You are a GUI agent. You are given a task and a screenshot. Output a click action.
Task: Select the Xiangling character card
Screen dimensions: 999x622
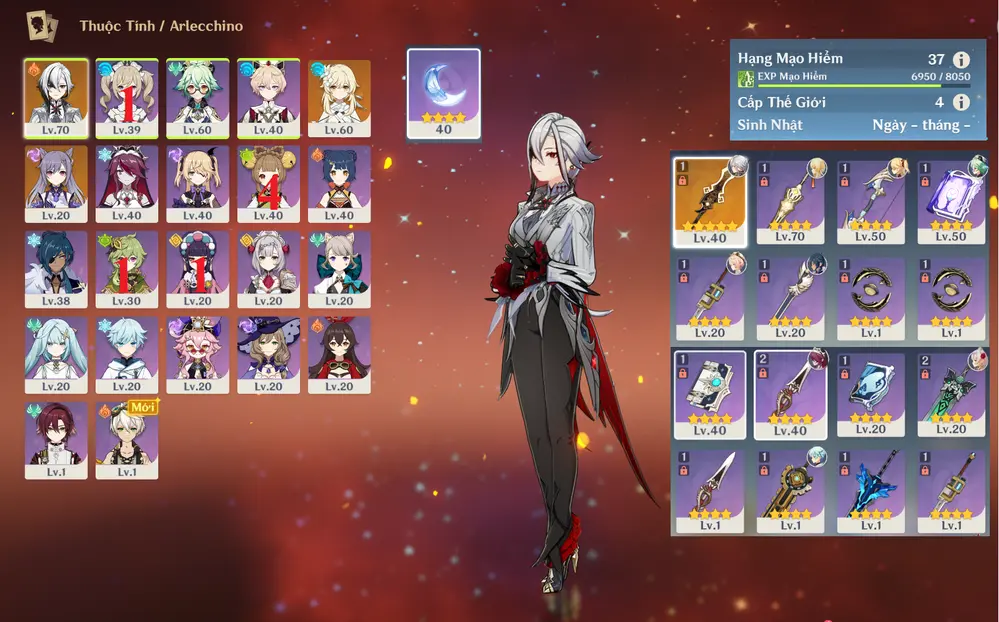click(339, 184)
